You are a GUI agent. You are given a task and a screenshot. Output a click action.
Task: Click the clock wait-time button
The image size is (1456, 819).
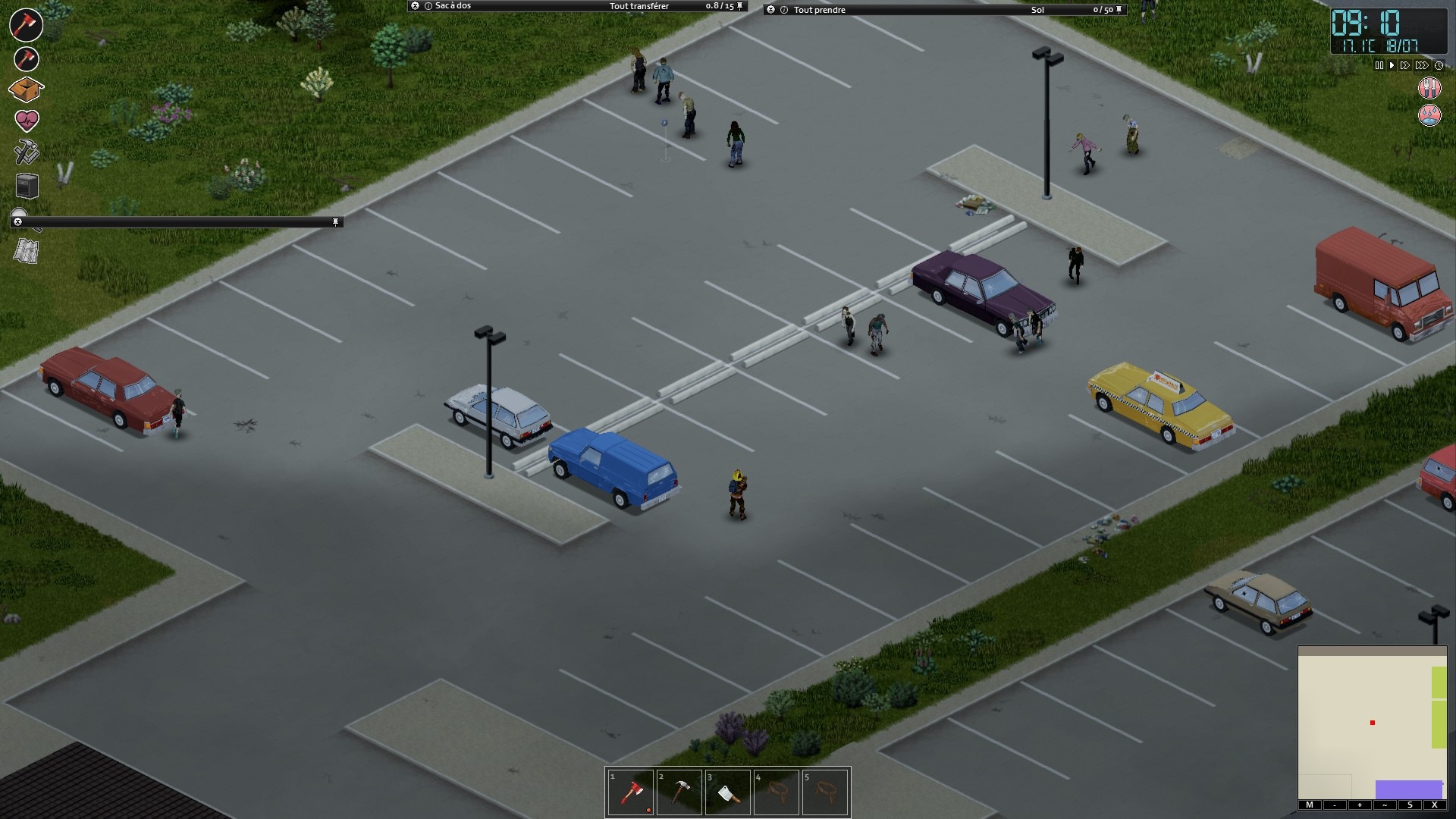point(1439,66)
